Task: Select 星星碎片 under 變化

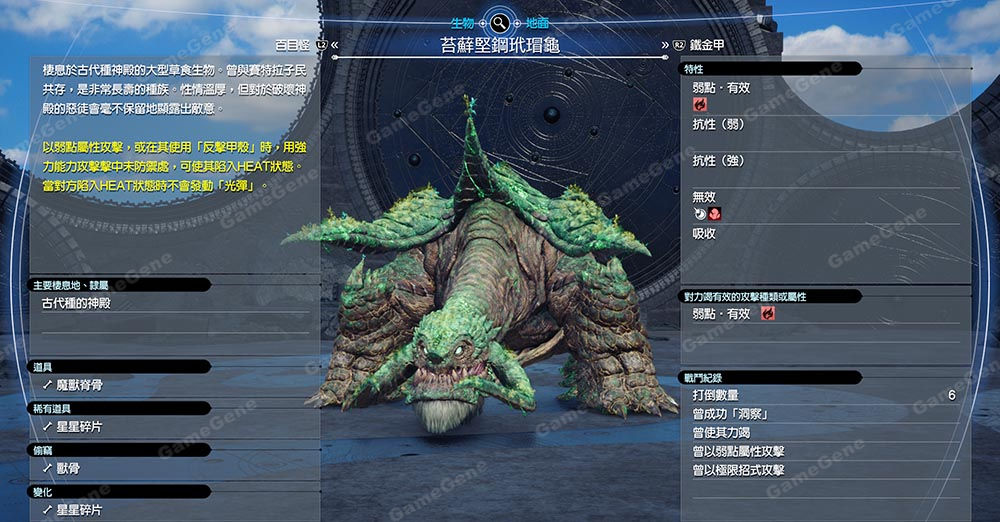Action: [79, 510]
